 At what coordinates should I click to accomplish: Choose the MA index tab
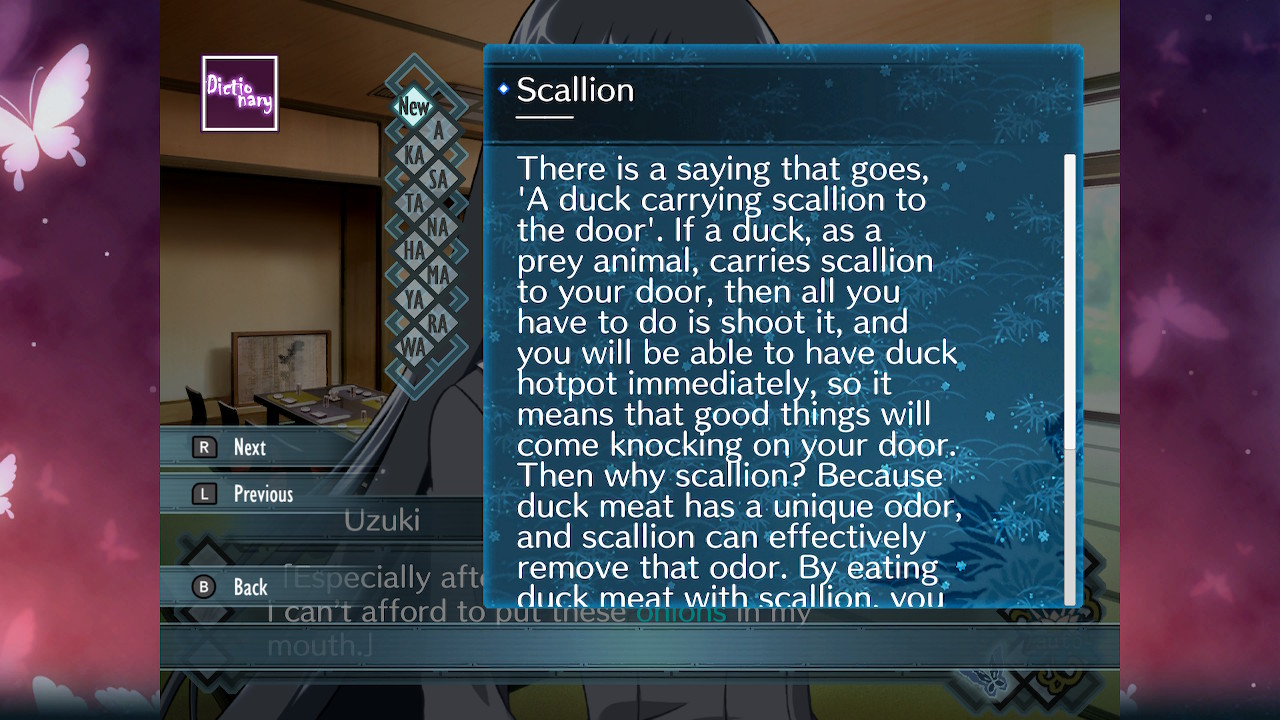tap(438, 274)
